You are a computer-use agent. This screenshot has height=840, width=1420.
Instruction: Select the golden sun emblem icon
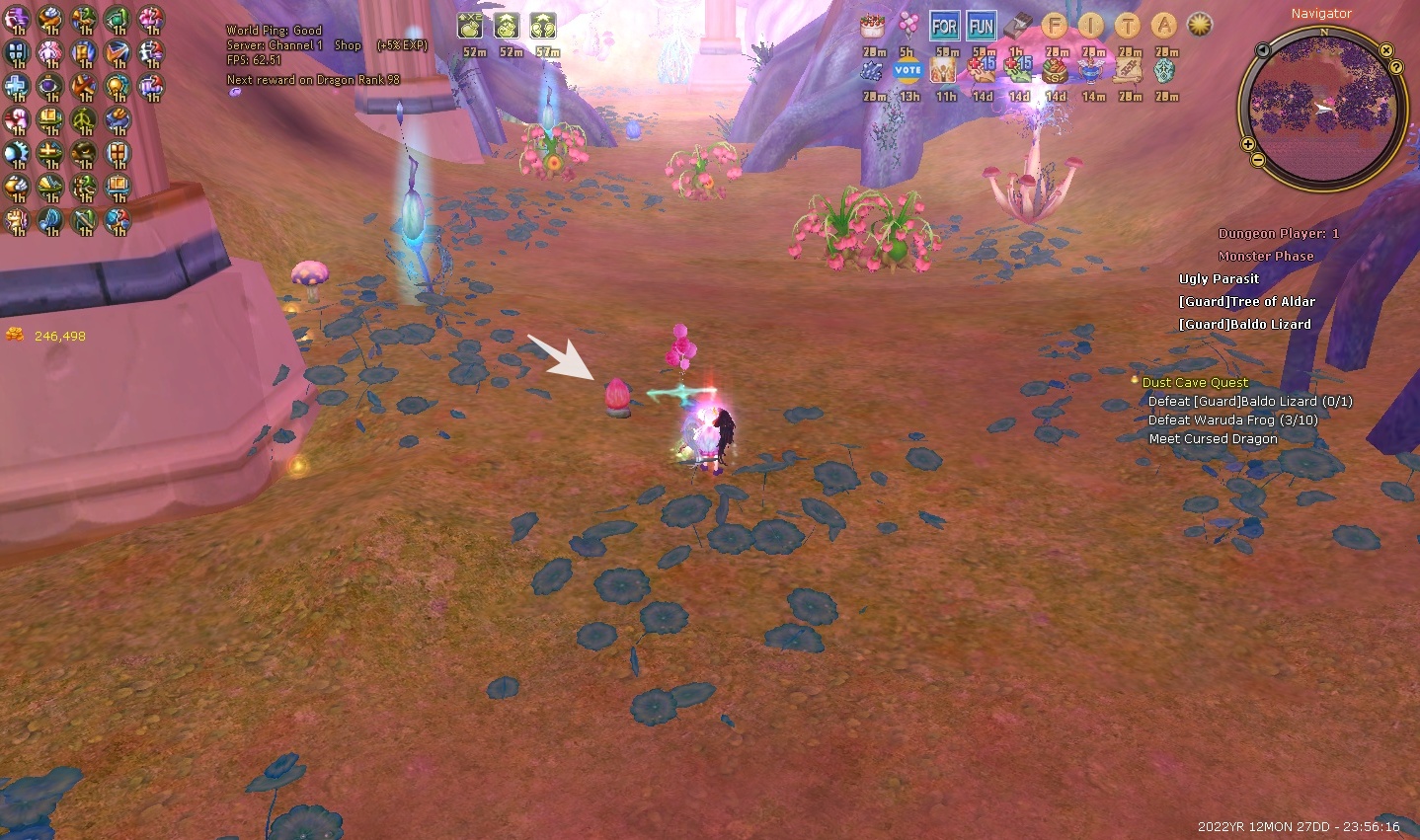tap(1200, 26)
